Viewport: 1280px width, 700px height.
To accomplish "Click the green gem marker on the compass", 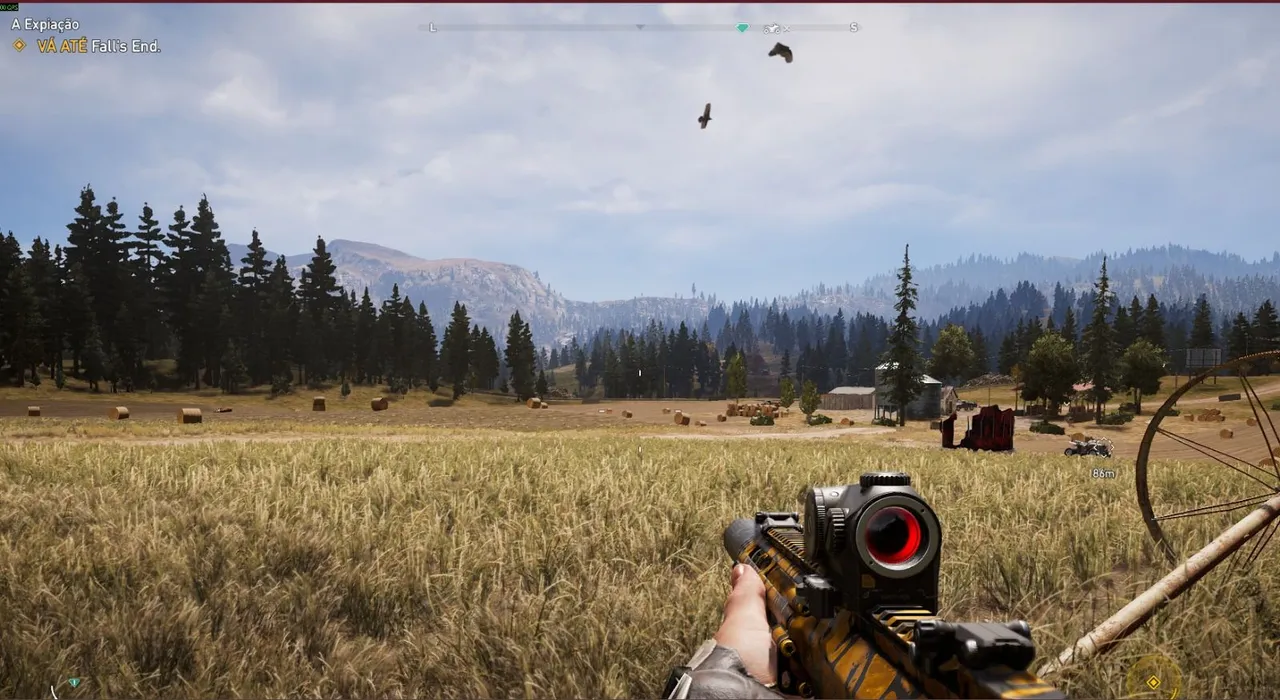I will click(741, 28).
